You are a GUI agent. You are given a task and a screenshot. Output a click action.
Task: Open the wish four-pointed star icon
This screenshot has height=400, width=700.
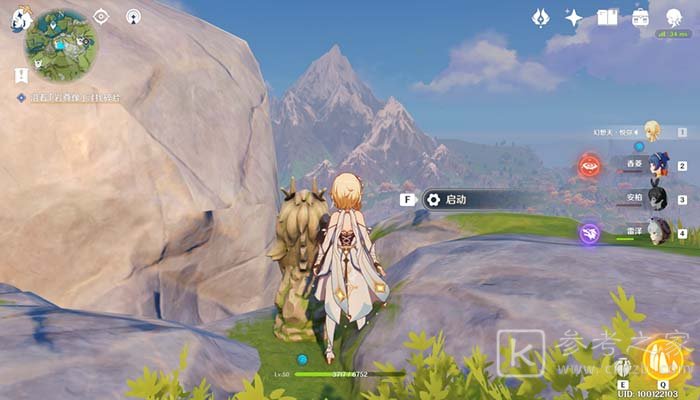tap(574, 17)
